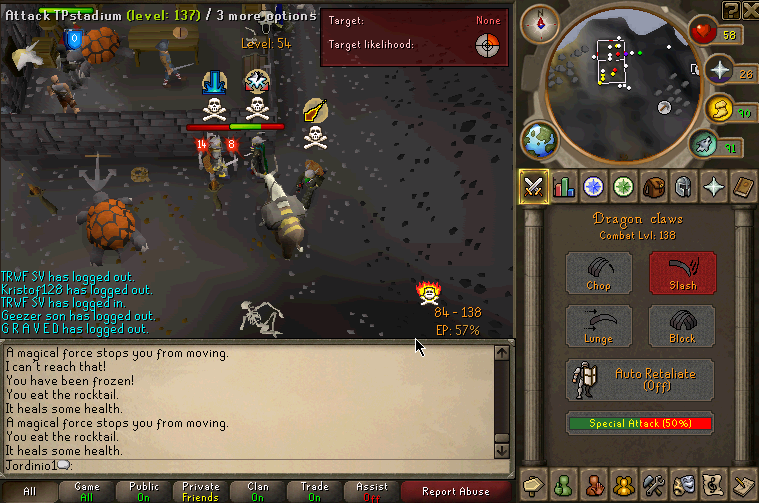Switch to the prayer star tab

pyautogui.click(x=713, y=187)
